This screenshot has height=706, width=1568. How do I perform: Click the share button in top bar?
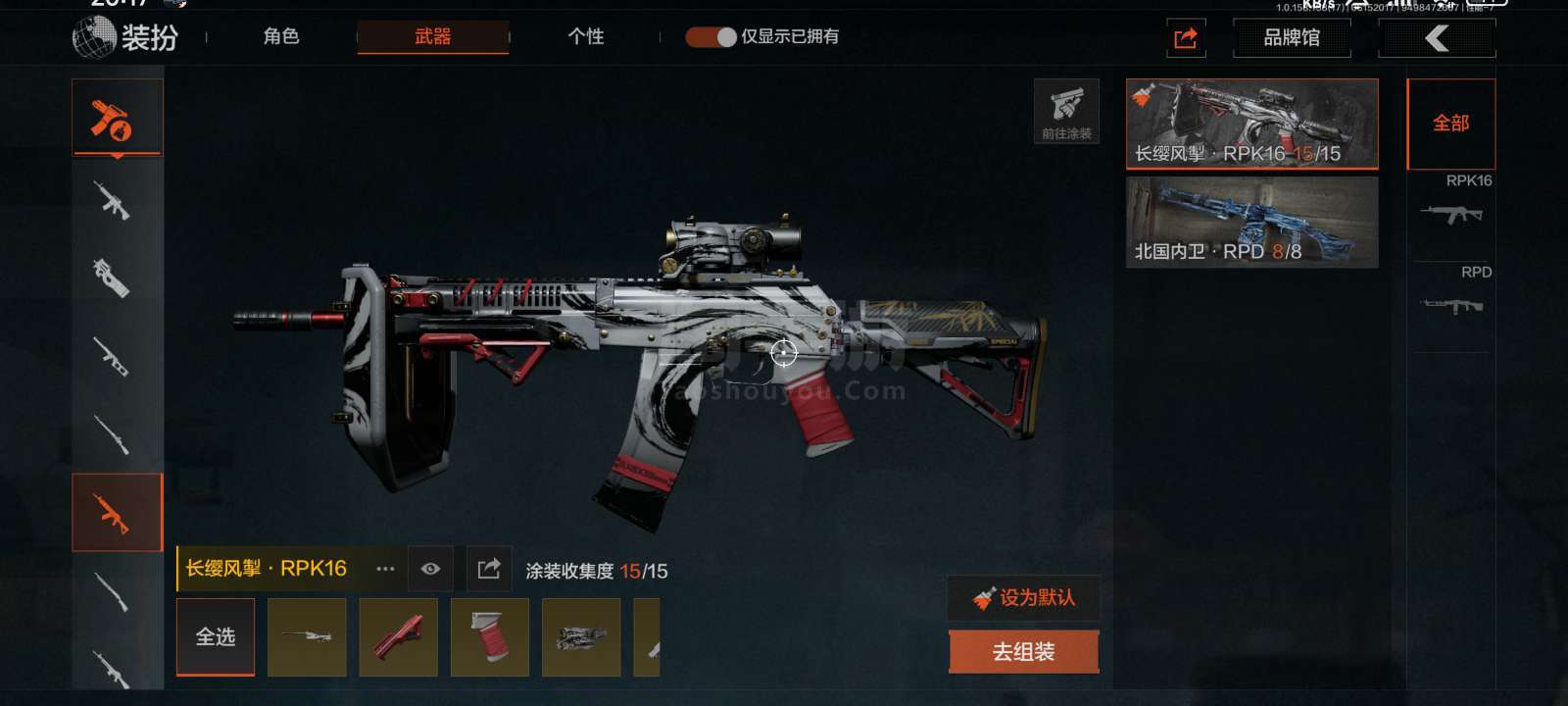pos(1185,38)
